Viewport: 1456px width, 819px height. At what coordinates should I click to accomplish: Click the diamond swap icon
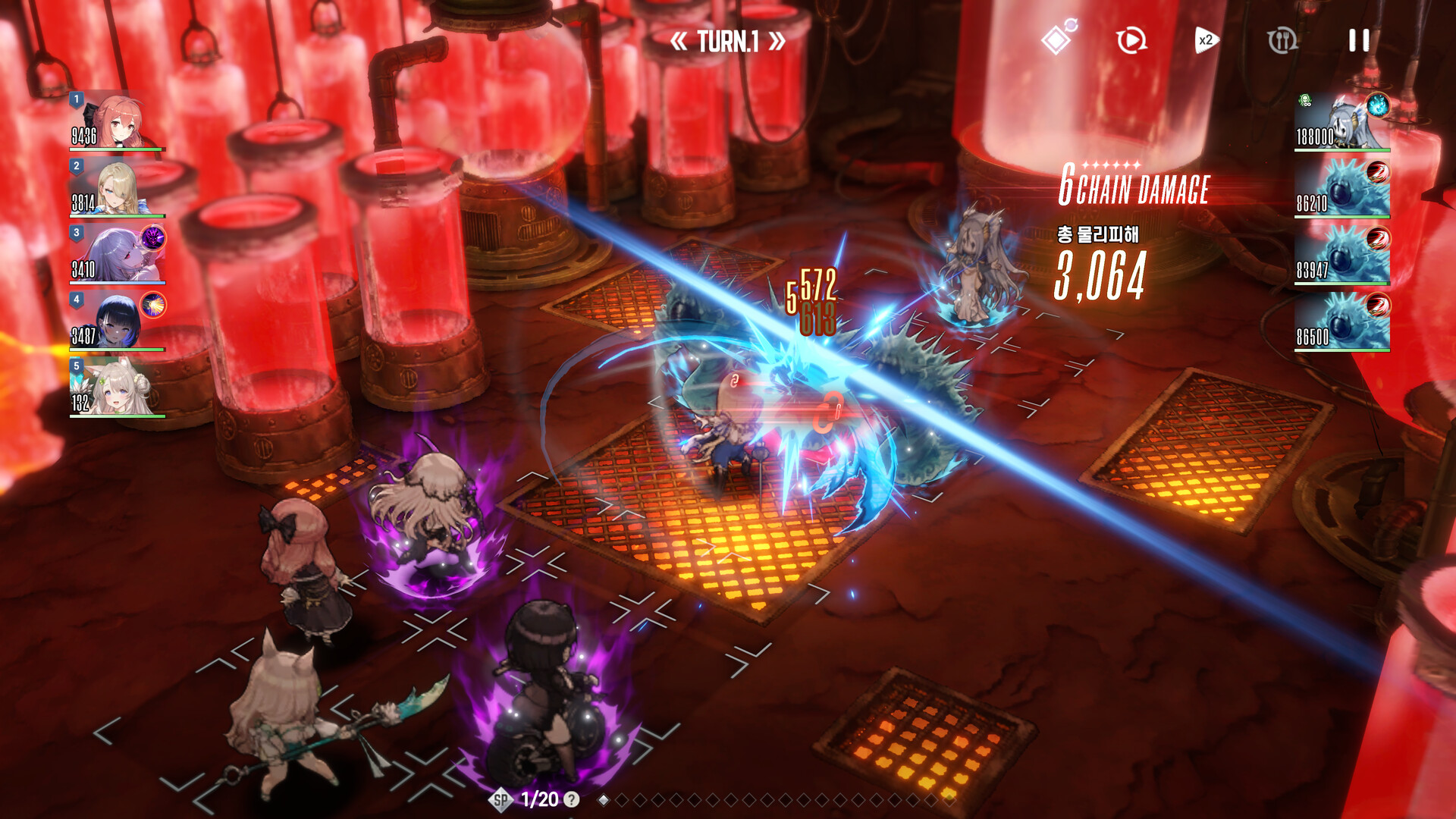[1058, 39]
